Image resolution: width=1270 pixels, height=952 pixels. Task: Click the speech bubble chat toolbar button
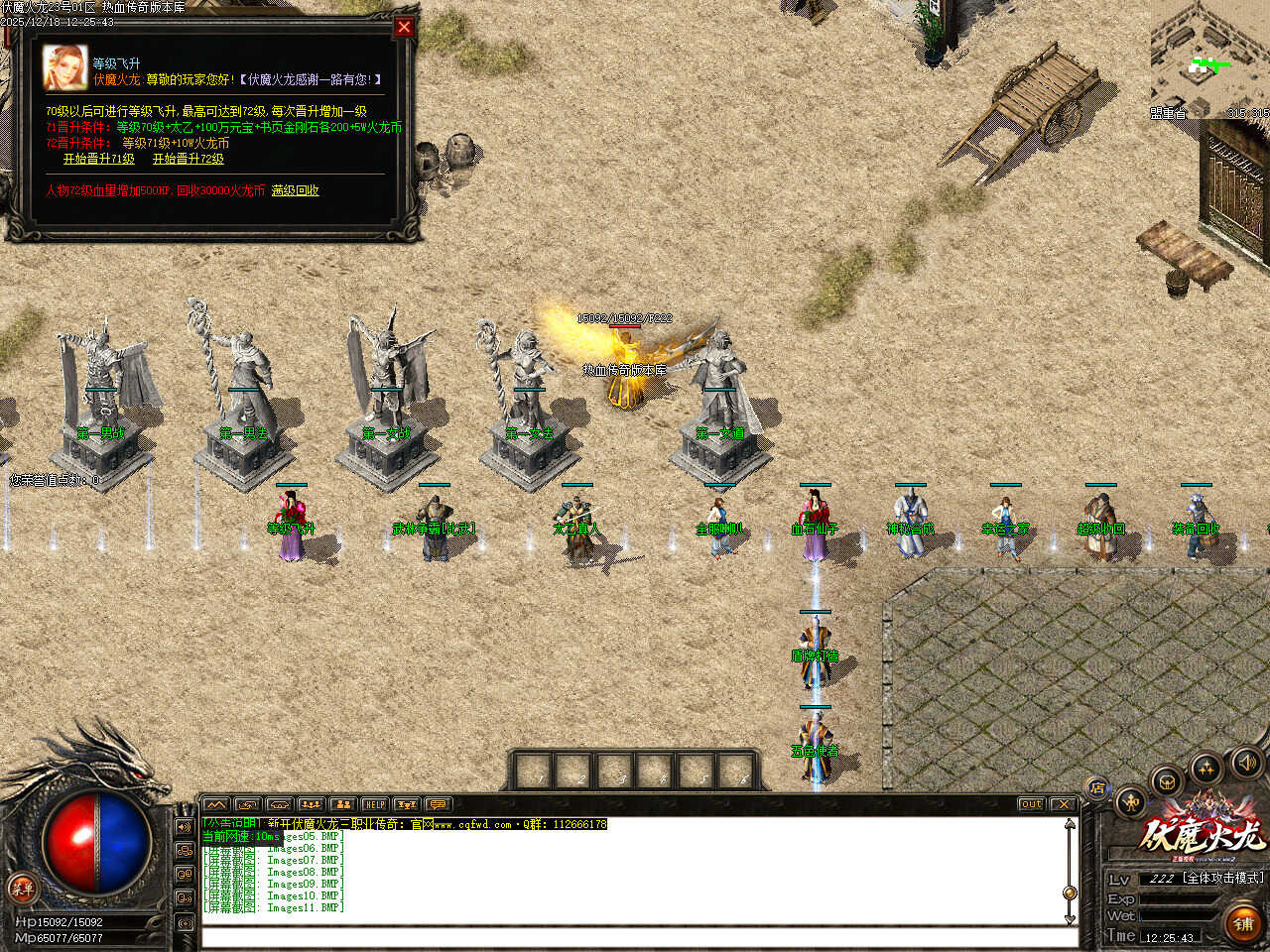(438, 804)
